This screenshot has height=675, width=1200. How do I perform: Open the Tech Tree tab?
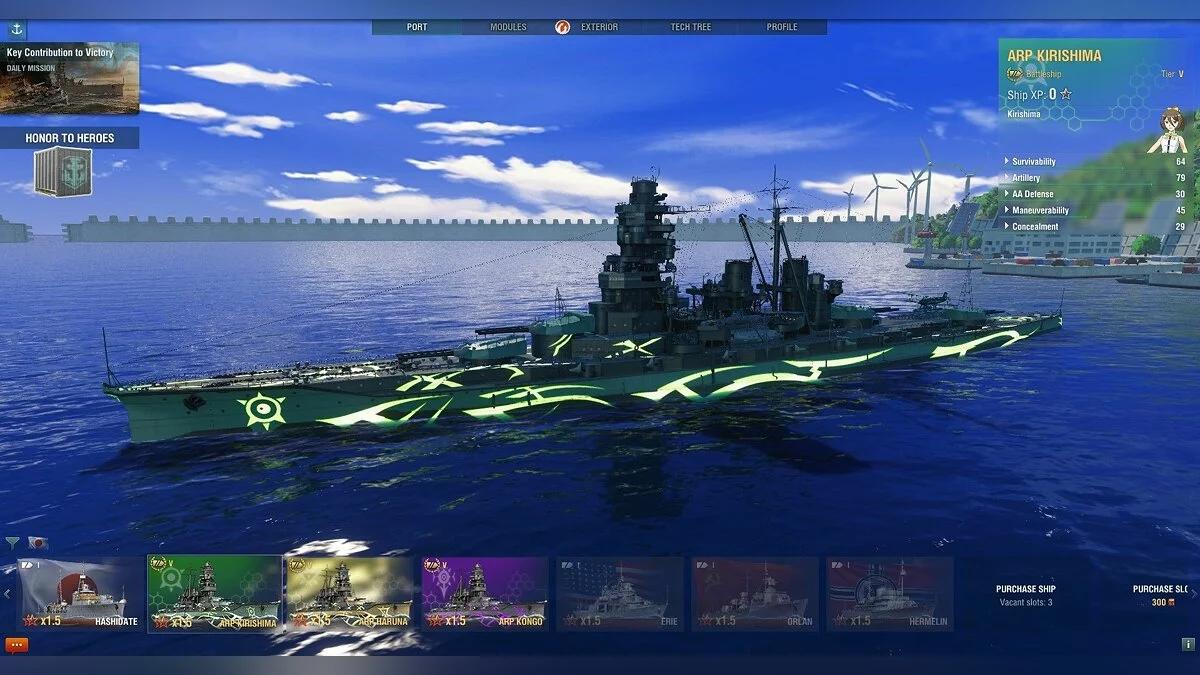pyautogui.click(x=691, y=27)
